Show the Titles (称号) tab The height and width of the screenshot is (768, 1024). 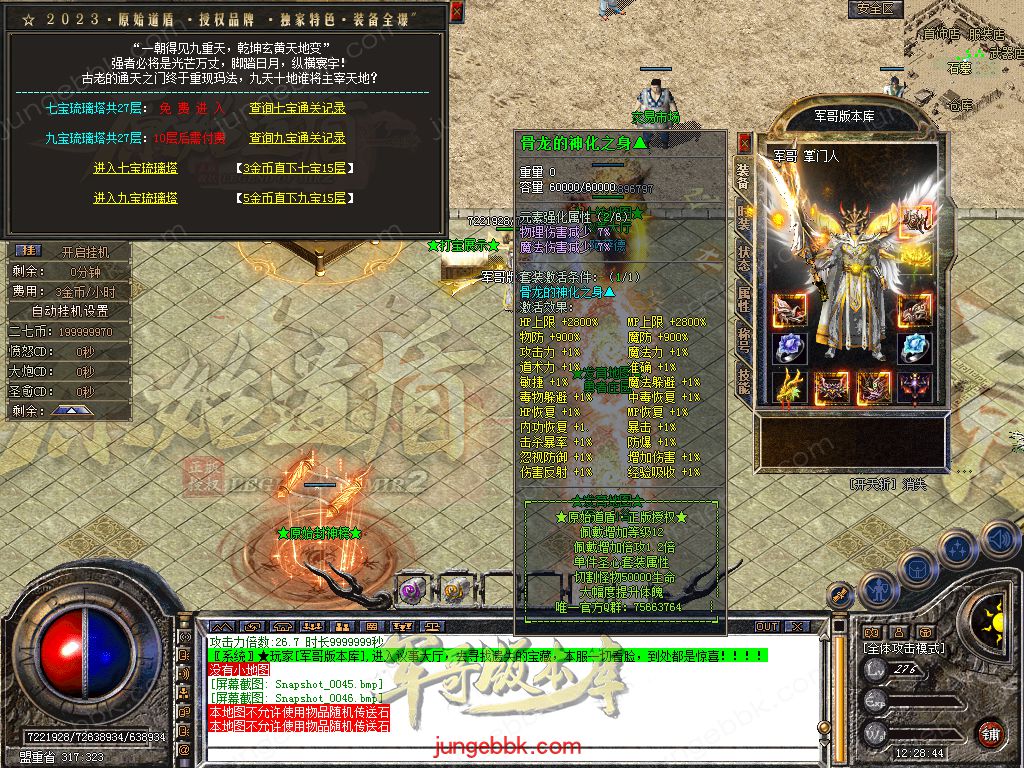click(744, 338)
